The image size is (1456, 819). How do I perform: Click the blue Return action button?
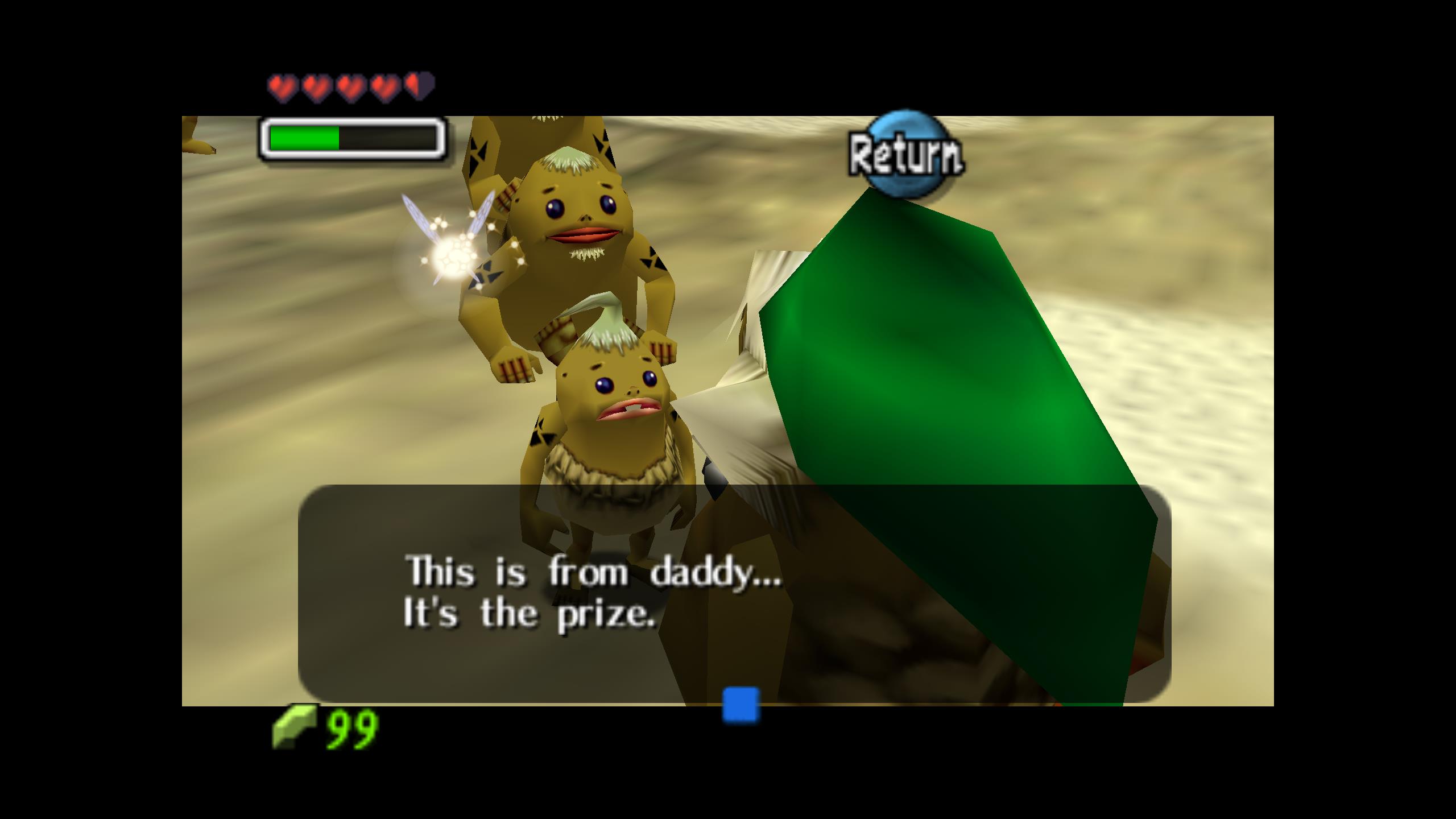tap(905, 154)
